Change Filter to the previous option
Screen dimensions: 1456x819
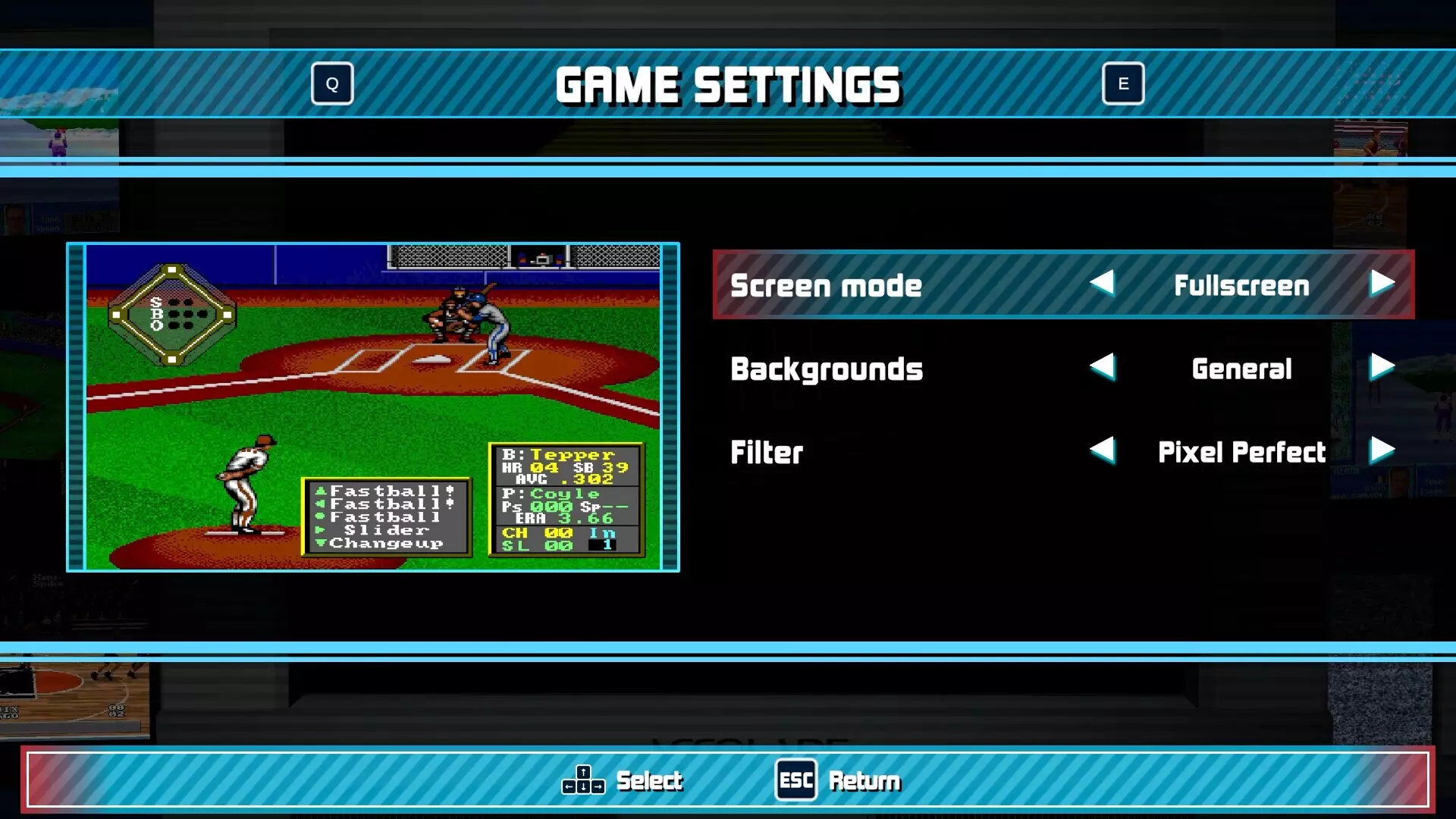(1103, 450)
